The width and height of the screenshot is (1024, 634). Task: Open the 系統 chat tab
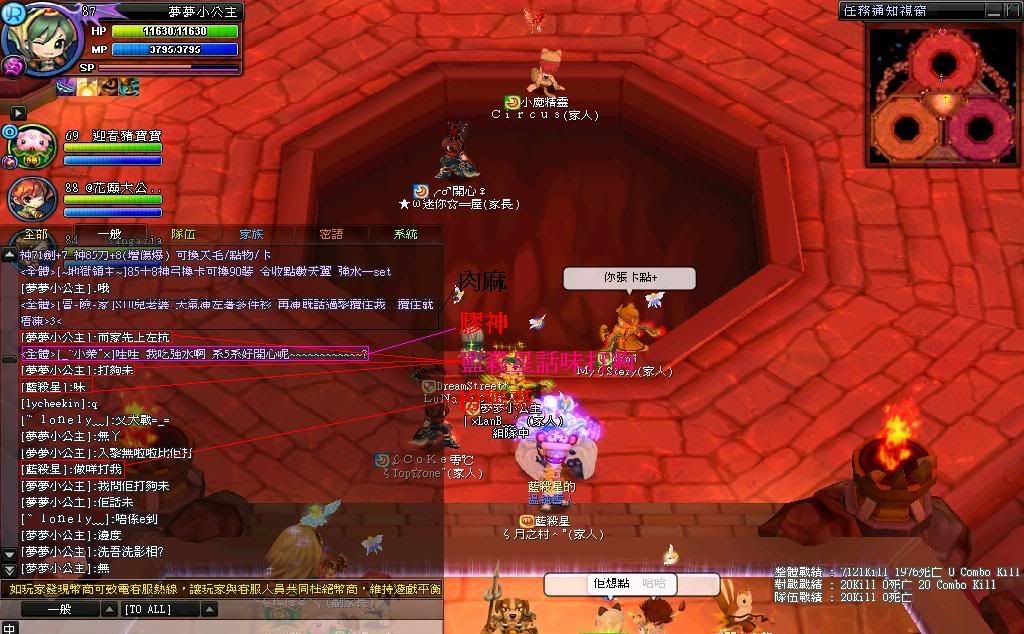click(405, 234)
